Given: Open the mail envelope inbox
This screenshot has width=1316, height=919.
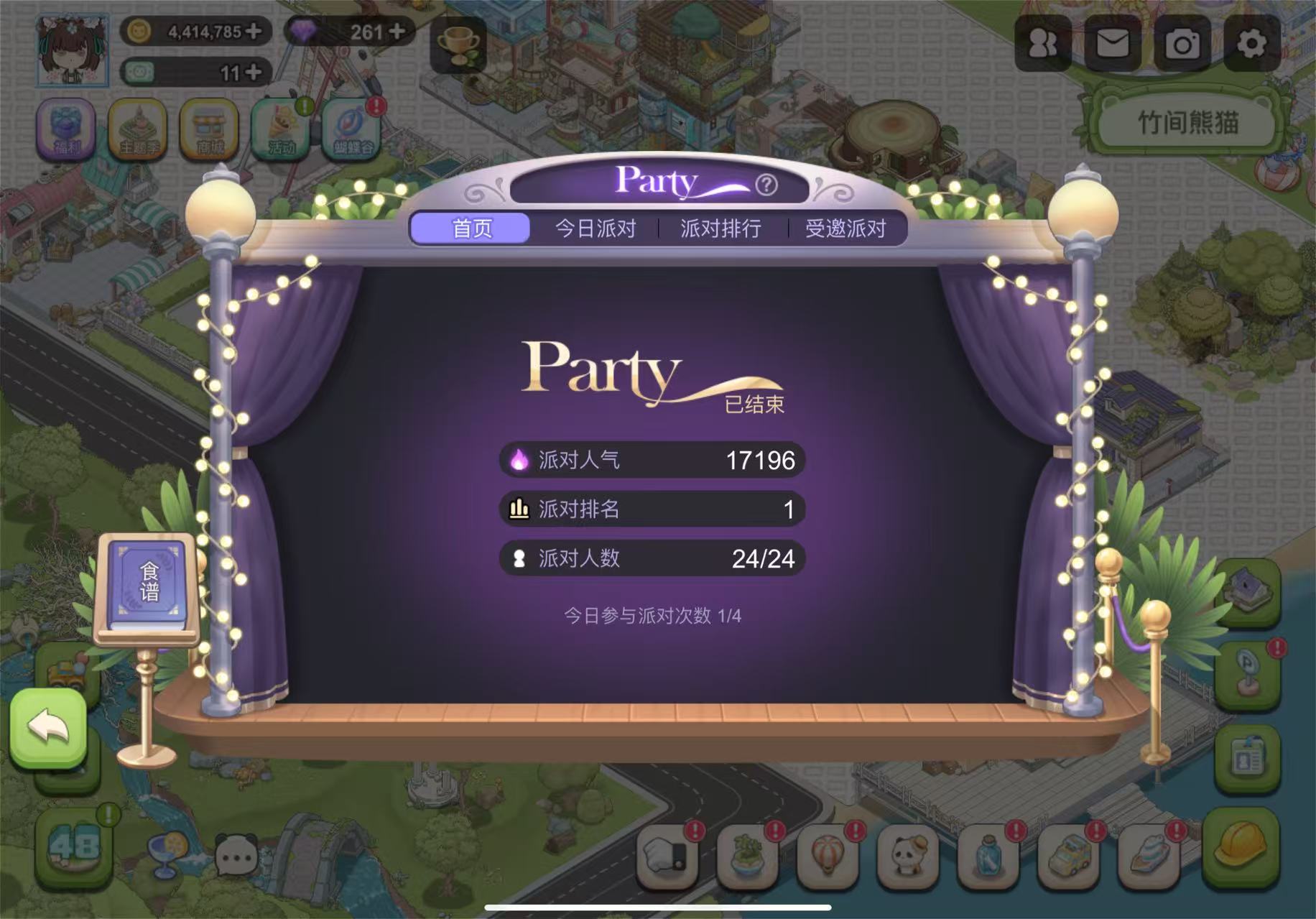Looking at the screenshot, I should point(1113,44).
